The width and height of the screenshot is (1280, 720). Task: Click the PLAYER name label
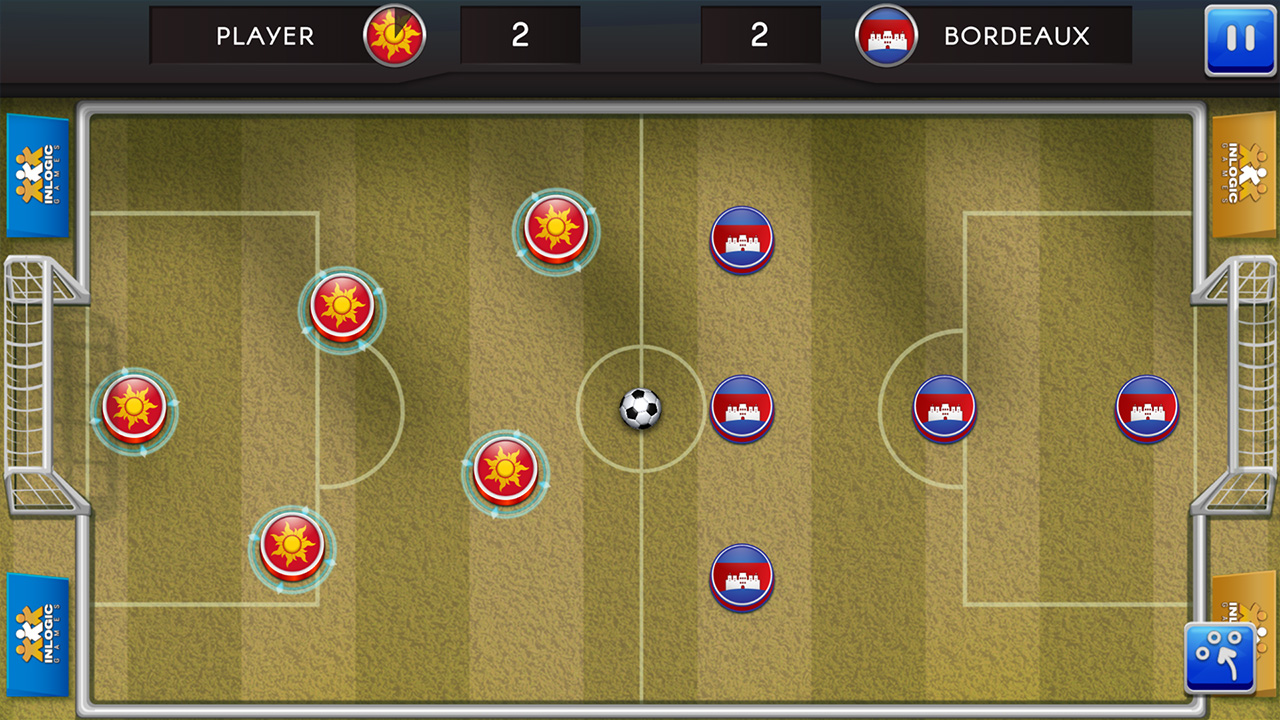tap(264, 35)
